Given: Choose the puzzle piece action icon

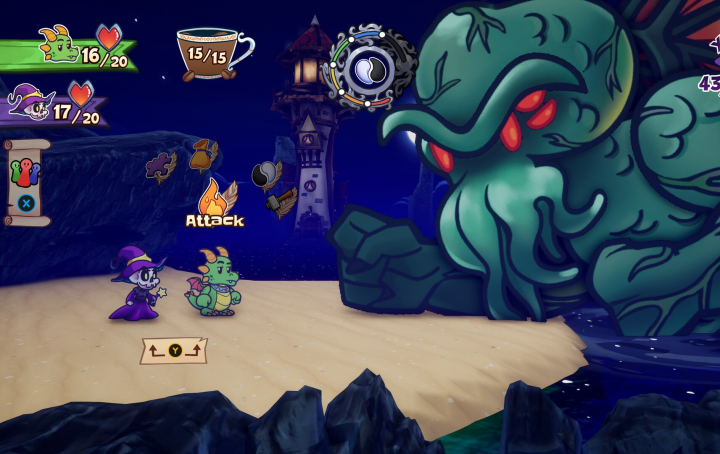Looking at the screenshot, I should coord(161,166).
